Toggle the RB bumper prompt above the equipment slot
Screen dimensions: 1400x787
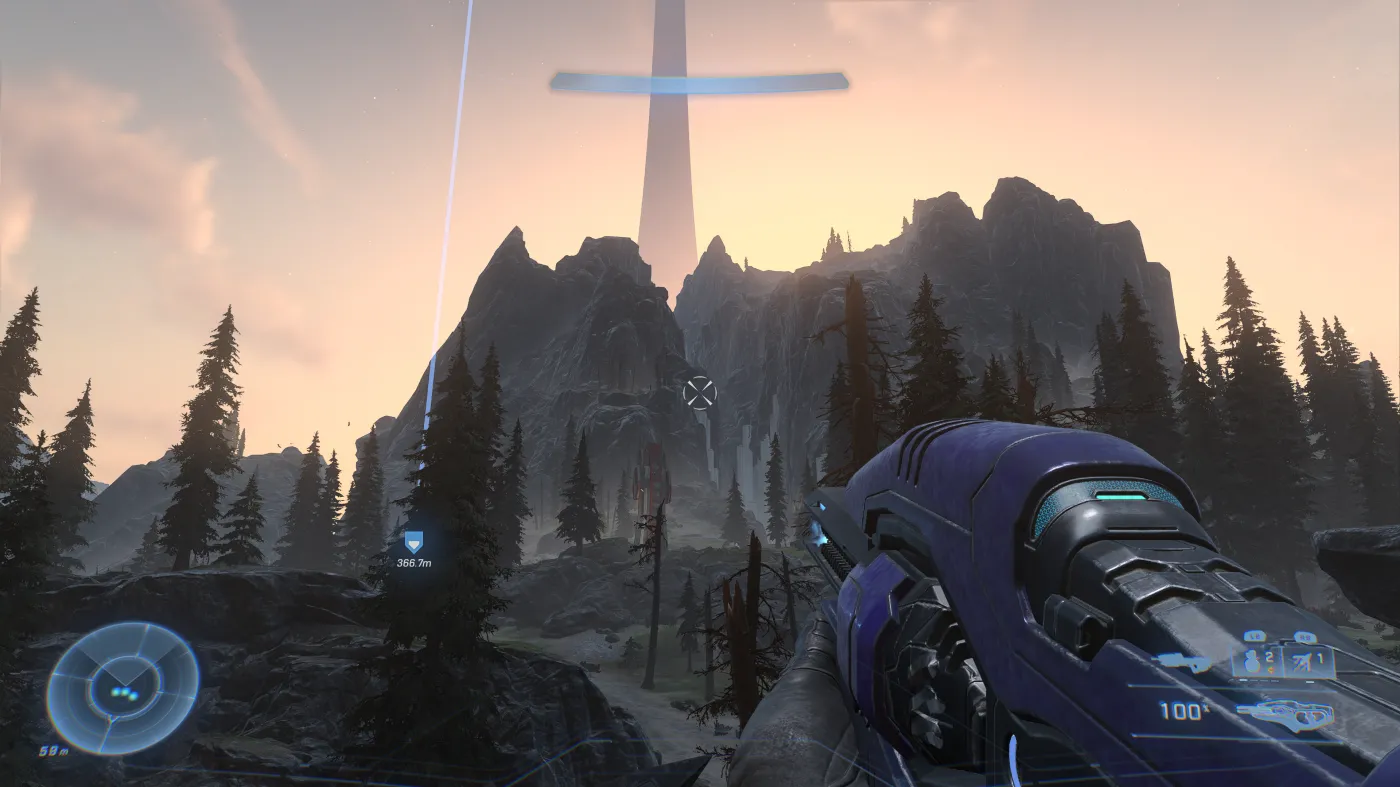(x=1305, y=636)
